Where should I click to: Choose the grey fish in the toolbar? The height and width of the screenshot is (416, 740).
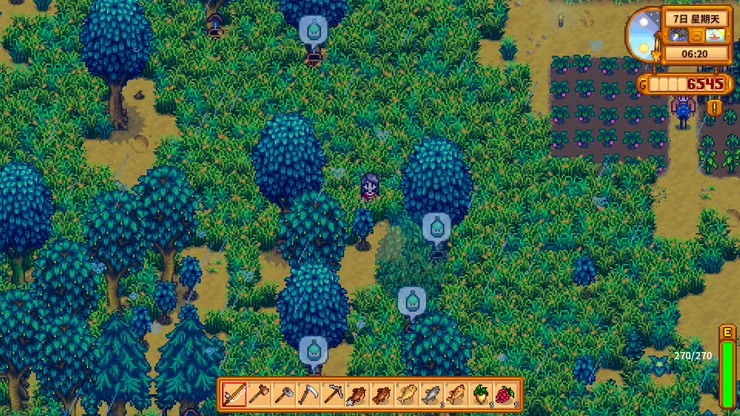[x=431, y=394]
